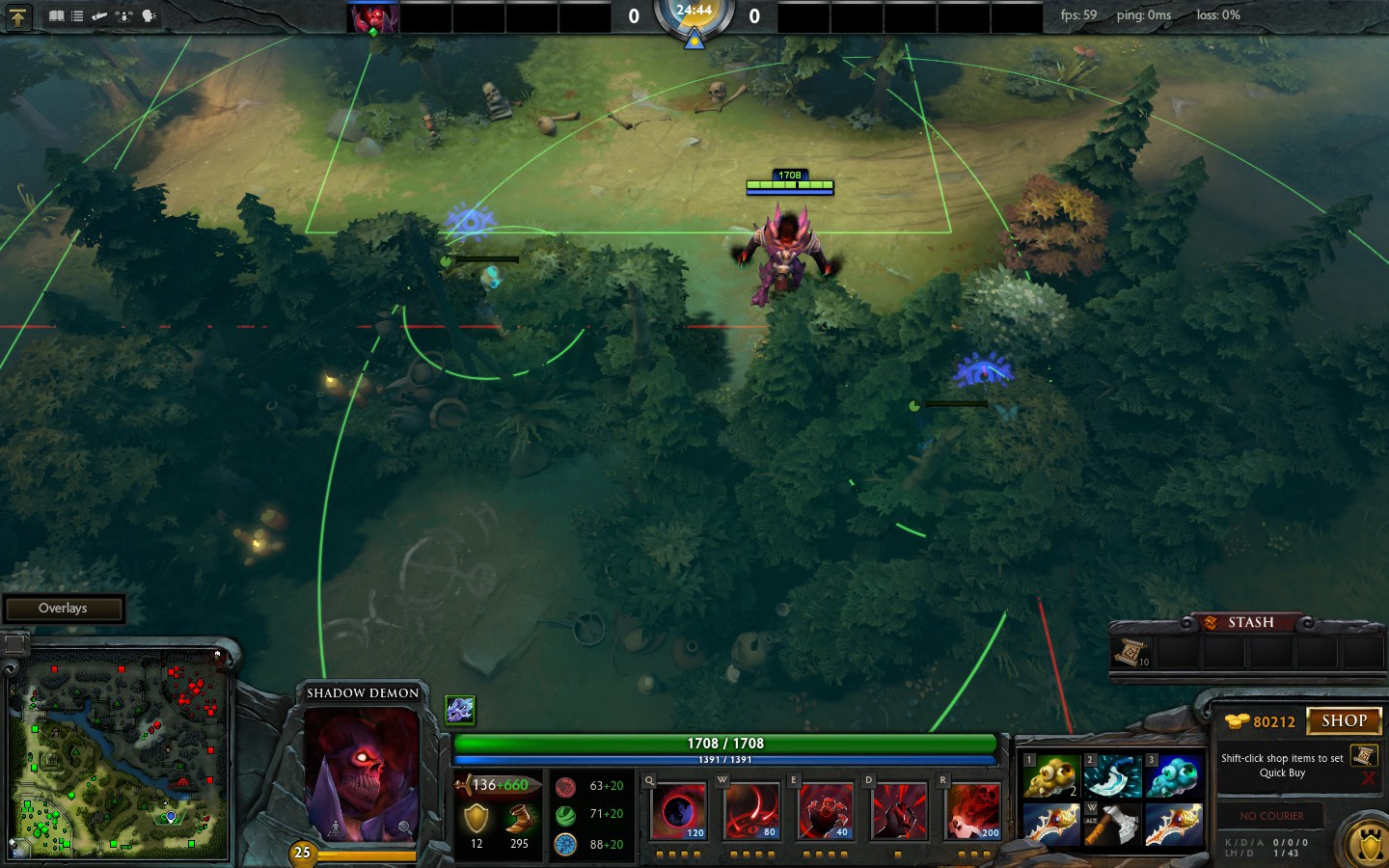Click the Shadow Demon hero icon in the top bar
Viewport: 1389px width, 868px height.
[x=373, y=18]
